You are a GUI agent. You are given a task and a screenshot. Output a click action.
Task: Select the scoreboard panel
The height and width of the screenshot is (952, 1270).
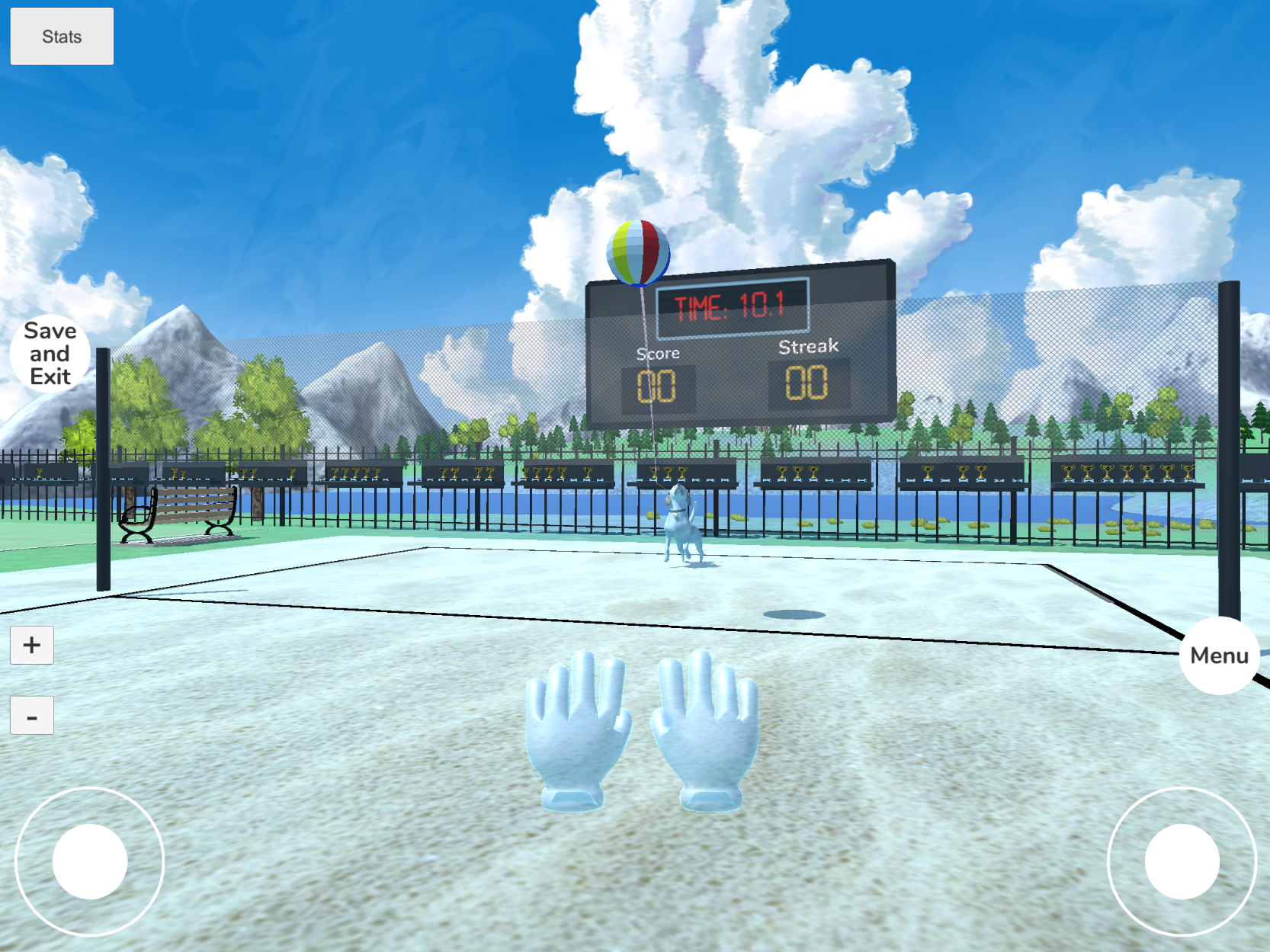coord(739,343)
